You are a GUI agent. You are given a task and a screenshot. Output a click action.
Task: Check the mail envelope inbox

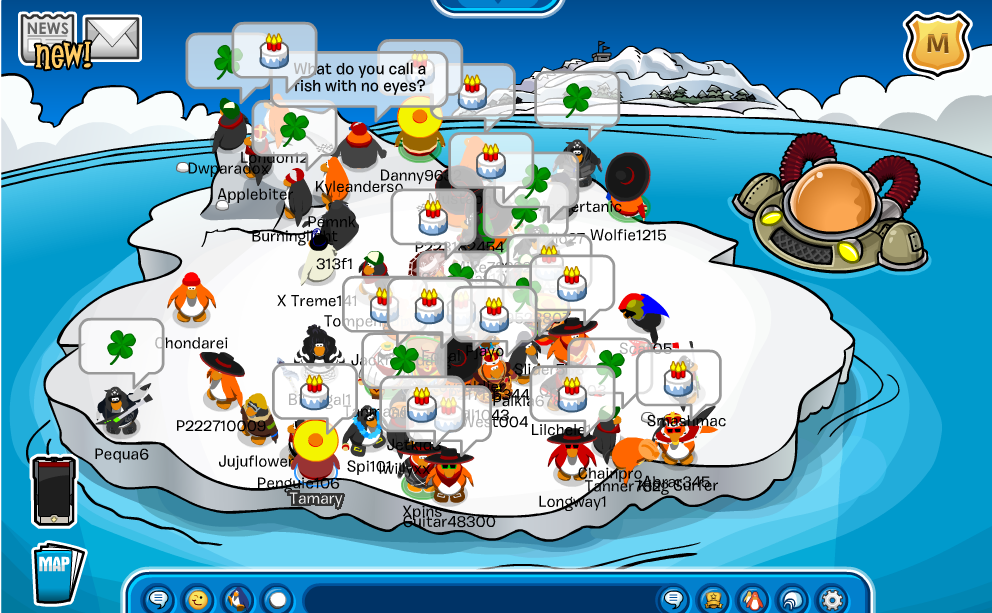112,38
